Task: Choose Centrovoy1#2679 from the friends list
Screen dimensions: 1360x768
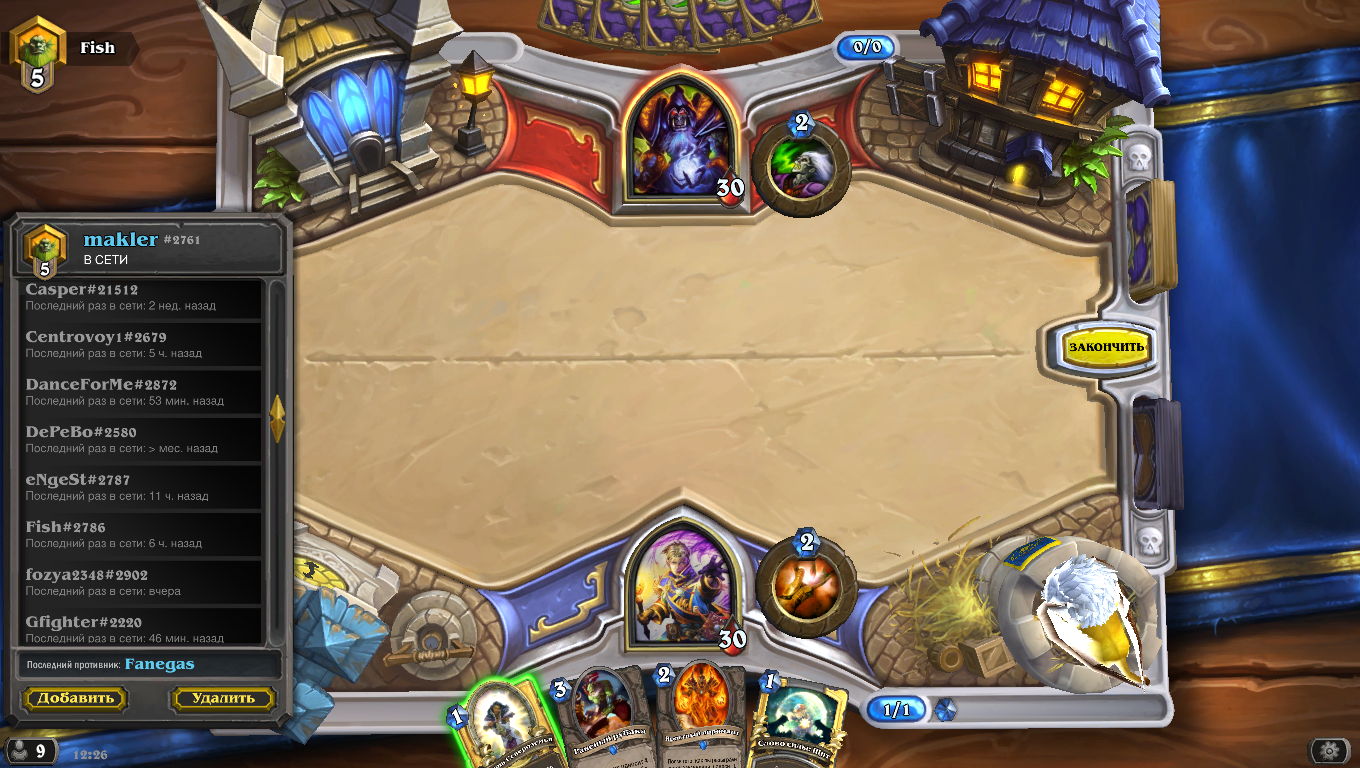Action: pos(142,344)
